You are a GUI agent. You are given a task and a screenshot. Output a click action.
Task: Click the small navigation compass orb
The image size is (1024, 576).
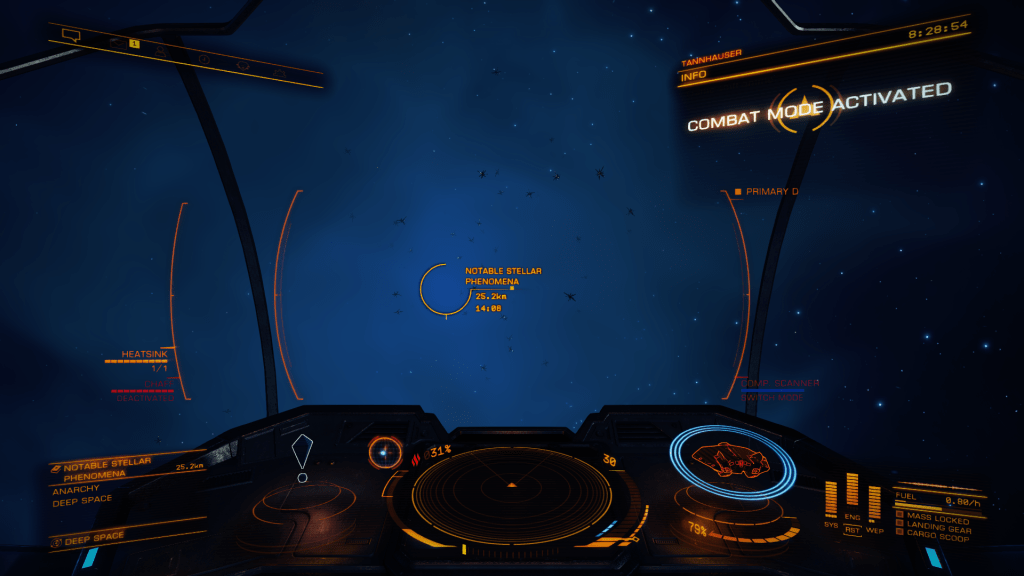pos(384,453)
